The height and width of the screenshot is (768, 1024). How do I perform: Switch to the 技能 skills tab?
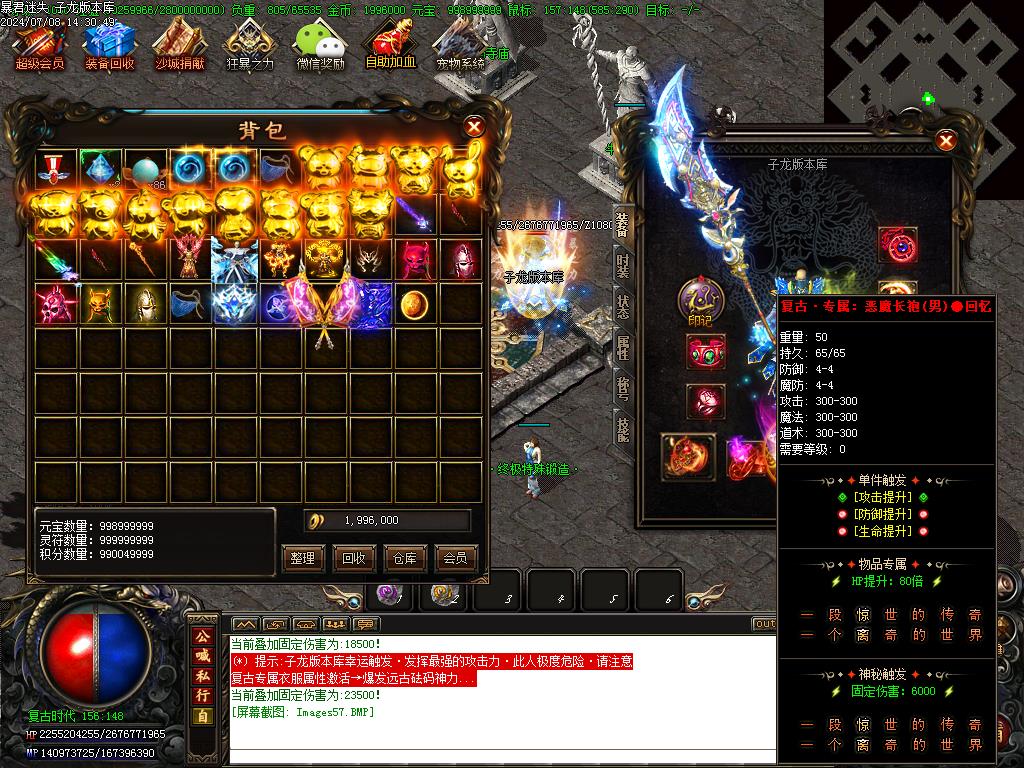[x=623, y=430]
